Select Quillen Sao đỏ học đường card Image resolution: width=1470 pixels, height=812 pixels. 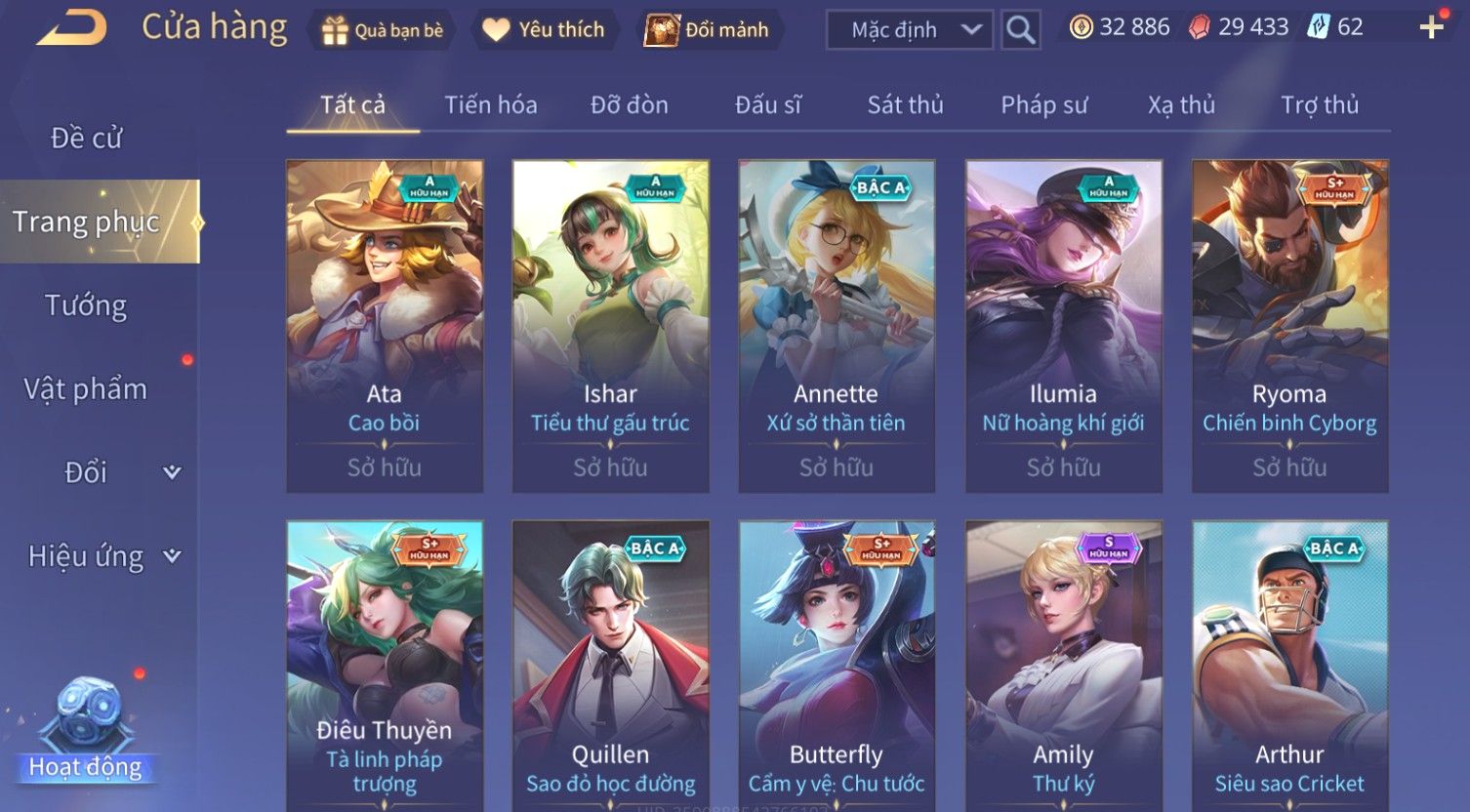coord(611,664)
